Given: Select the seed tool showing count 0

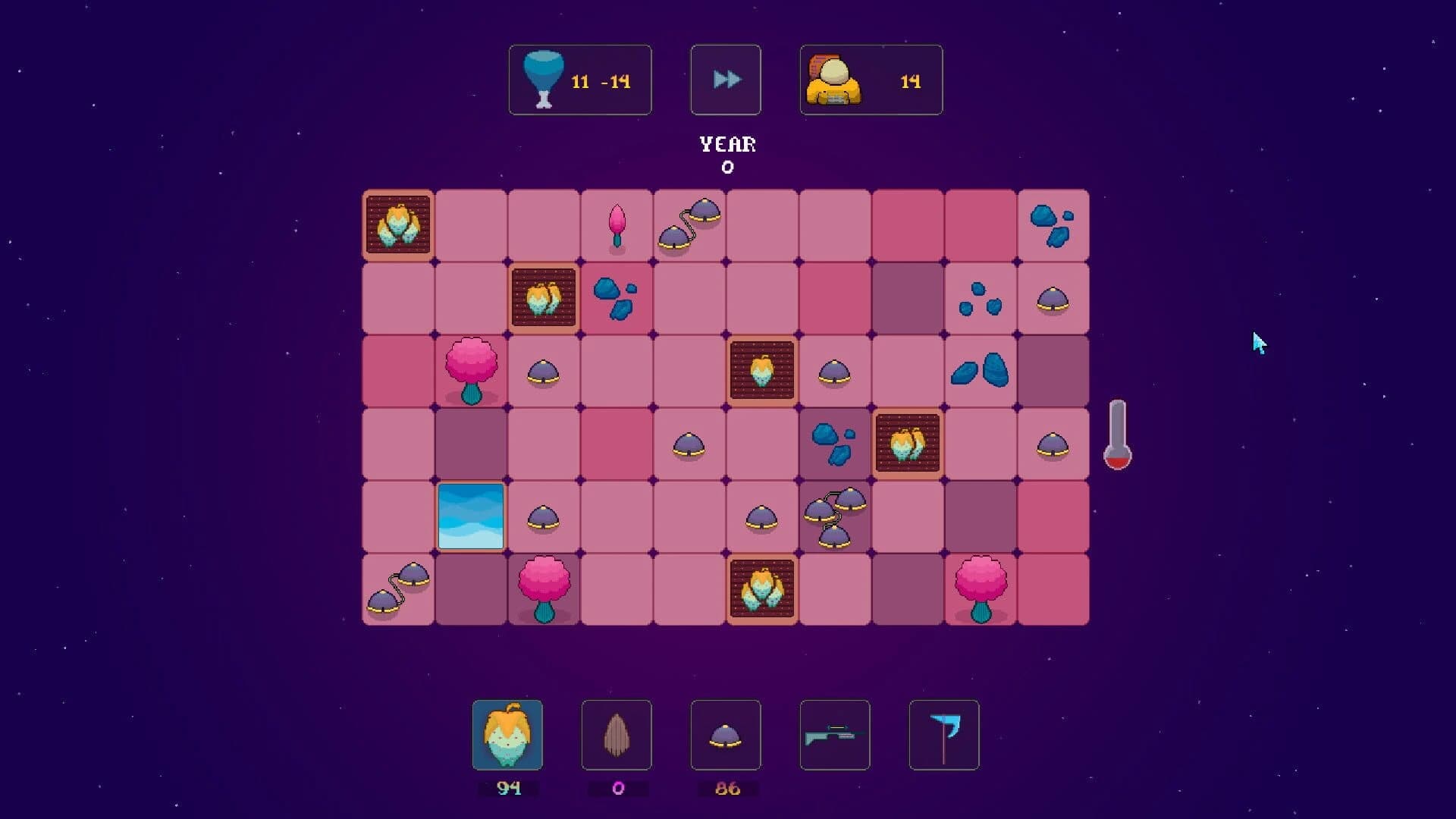Looking at the screenshot, I should 617,735.
